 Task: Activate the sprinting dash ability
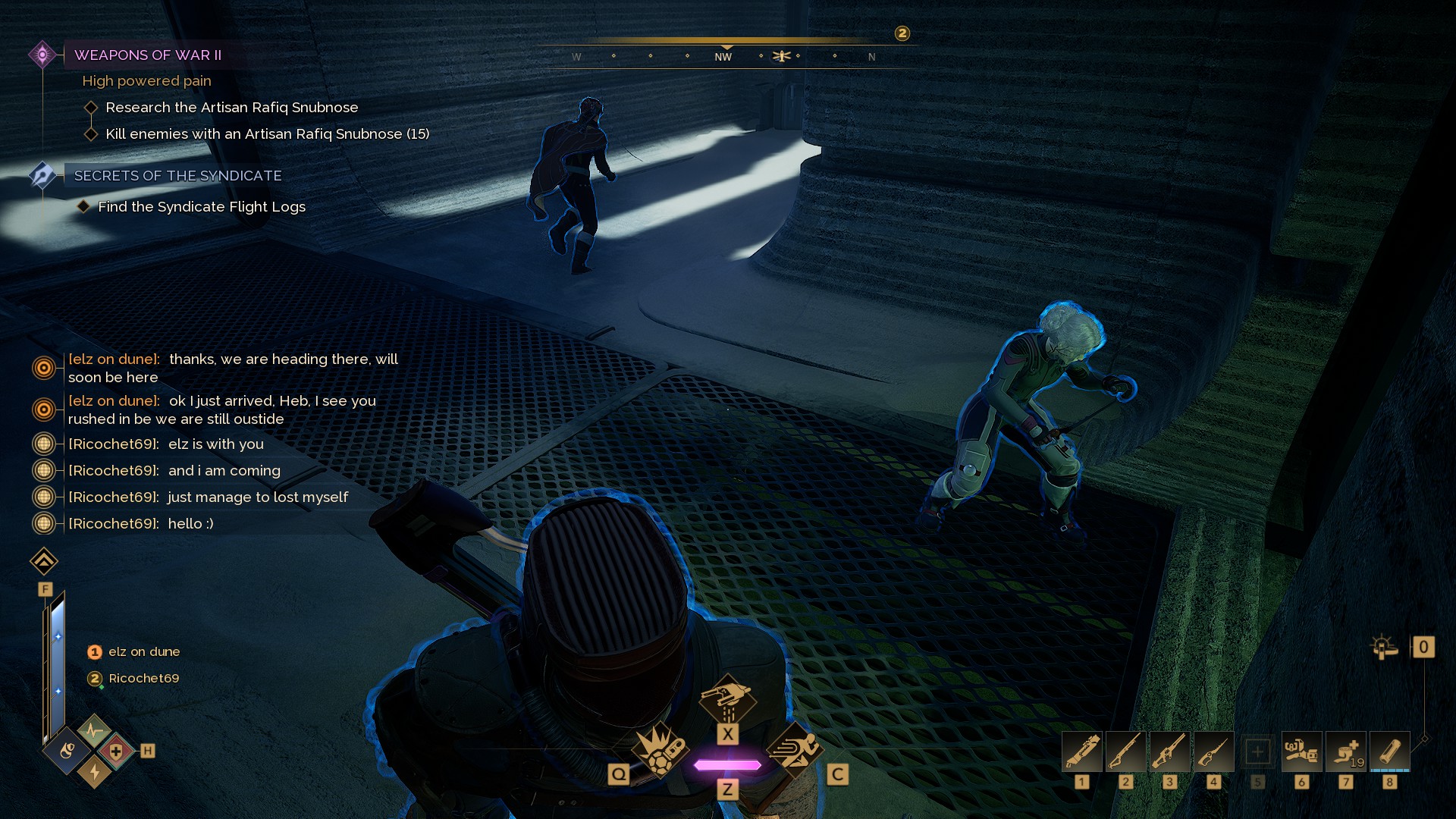(795, 749)
